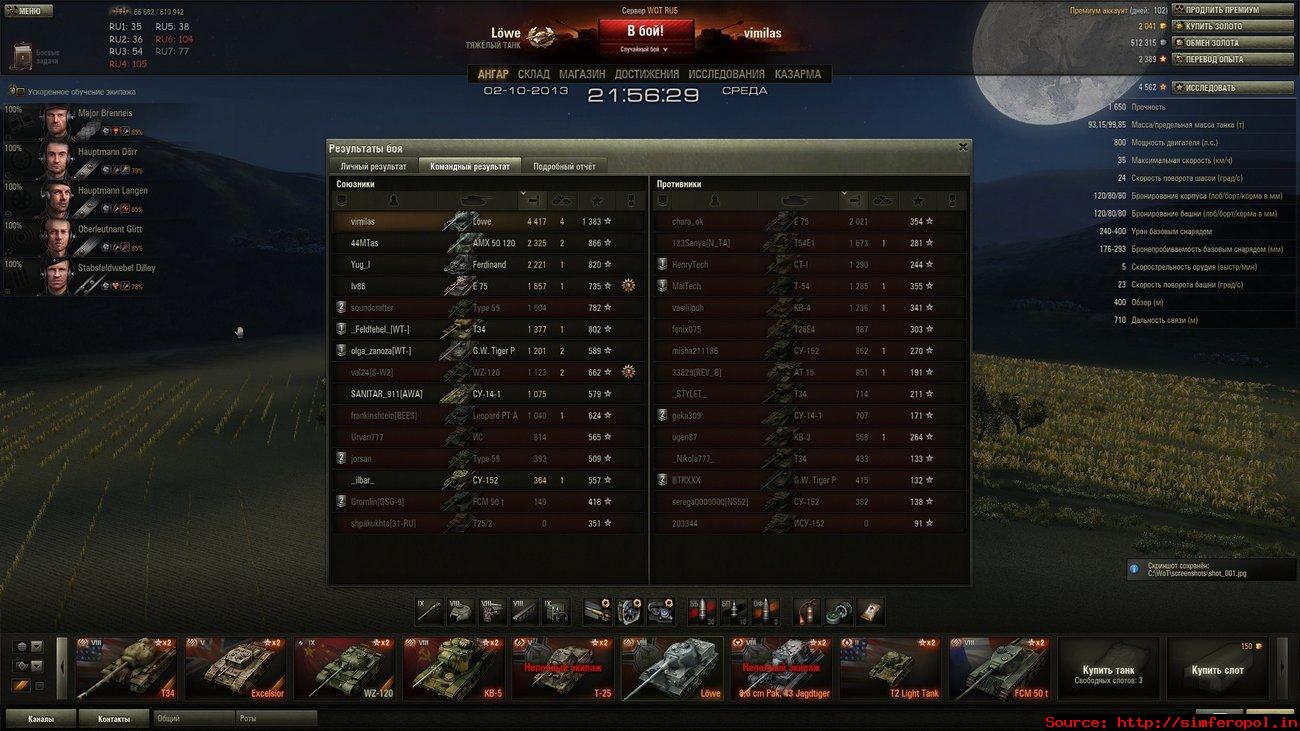Screen dimensions: 1300x731
Task: Switch to the СКЛАД tab
Action: tap(533, 74)
